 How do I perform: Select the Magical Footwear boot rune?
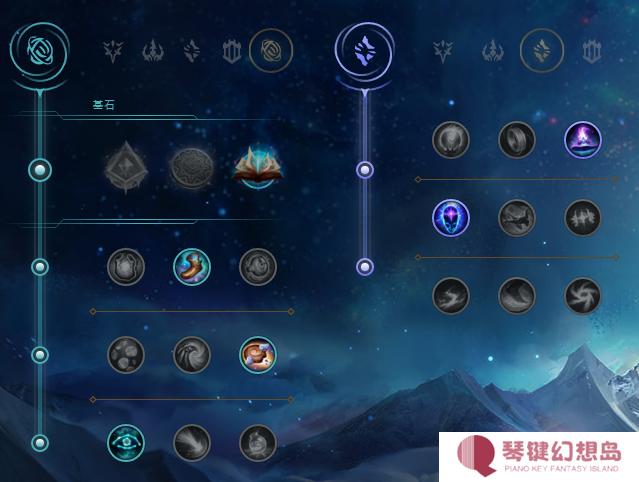tap(192, 266)
